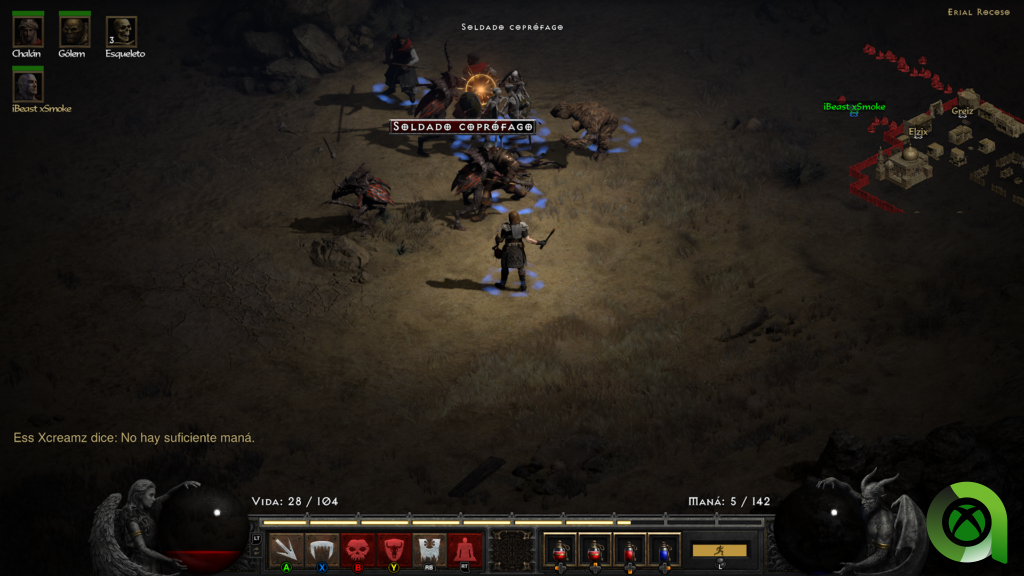Image resolution: width=1024 pixels, height=576 pixels.
Task: Select the Chalán mercenary portrait
Action: click(27, 32)
